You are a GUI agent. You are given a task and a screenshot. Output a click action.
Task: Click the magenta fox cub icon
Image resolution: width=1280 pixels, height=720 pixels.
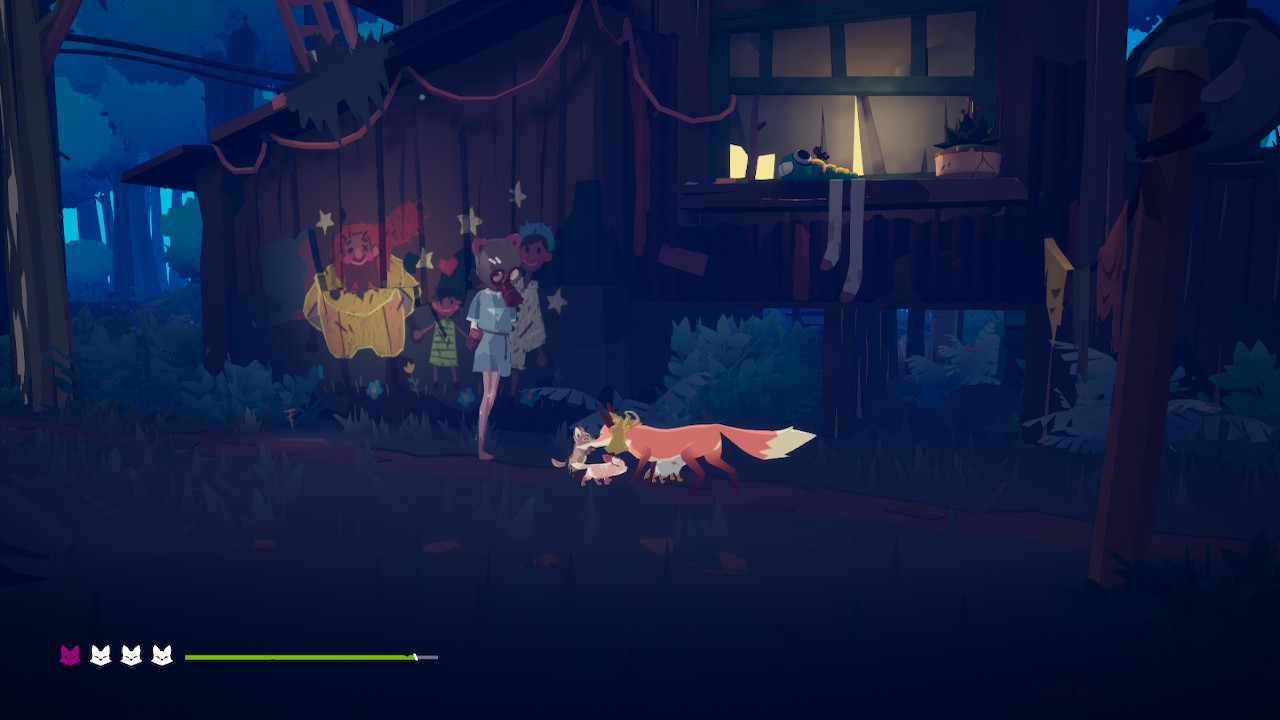(x=70, y=656)
